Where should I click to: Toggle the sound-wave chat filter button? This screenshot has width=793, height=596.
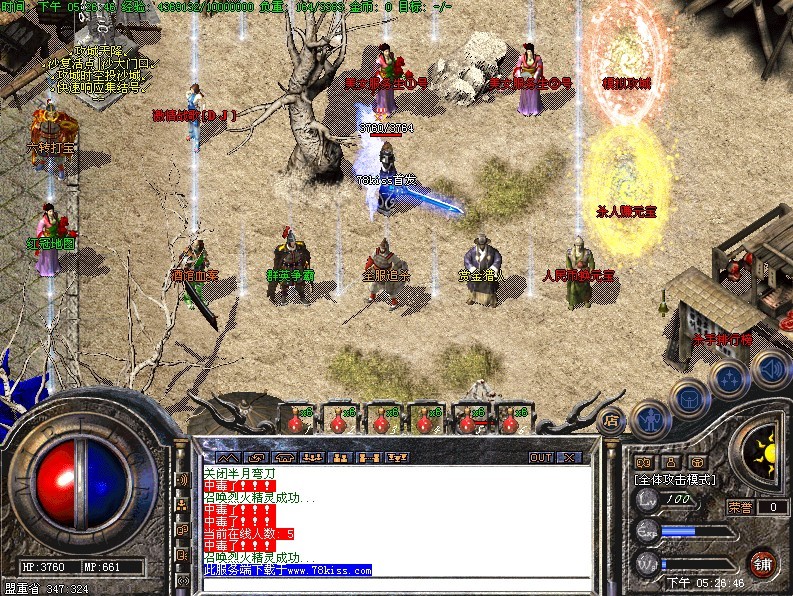coord(183,480)
